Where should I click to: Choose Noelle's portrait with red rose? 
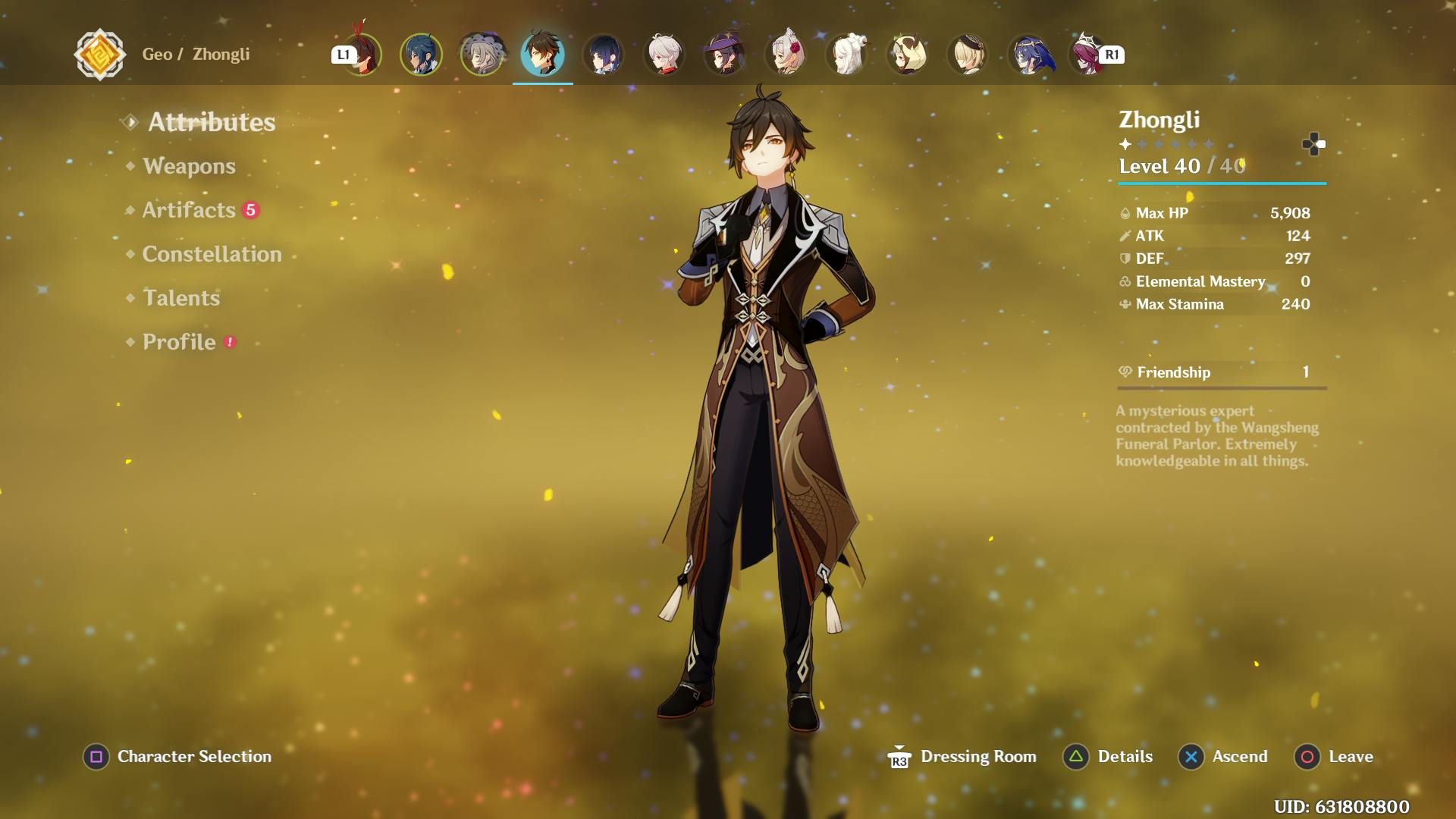(786, 55)
